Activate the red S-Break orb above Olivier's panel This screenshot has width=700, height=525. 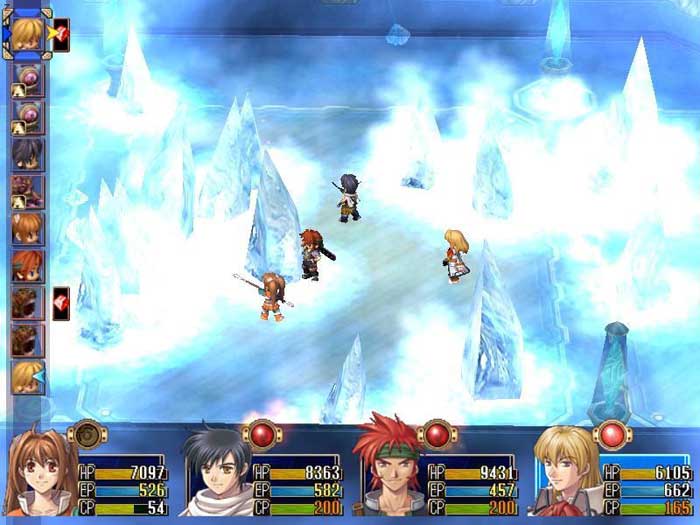(612, 435)
